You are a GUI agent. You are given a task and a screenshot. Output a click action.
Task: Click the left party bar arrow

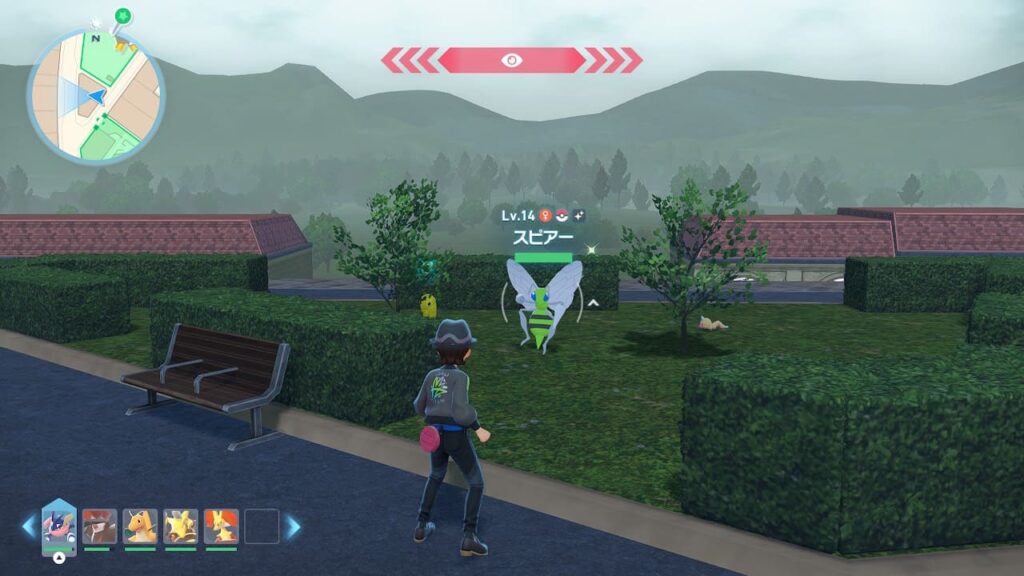[28, 526]
